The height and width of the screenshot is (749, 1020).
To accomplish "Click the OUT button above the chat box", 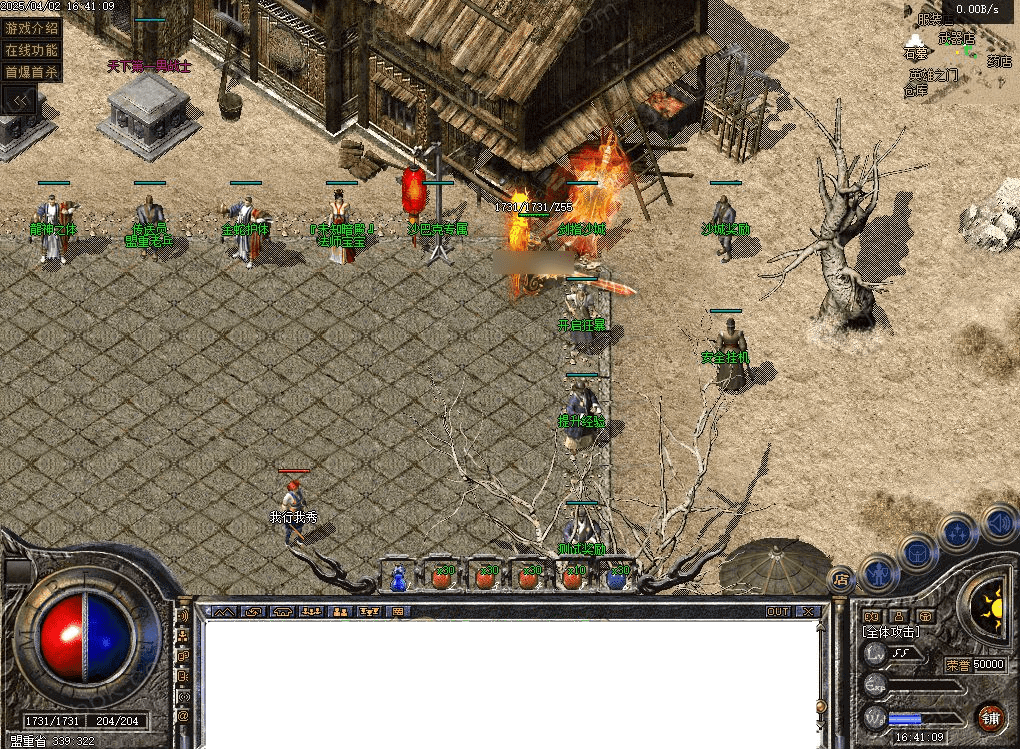I will (x=778, y=611).
